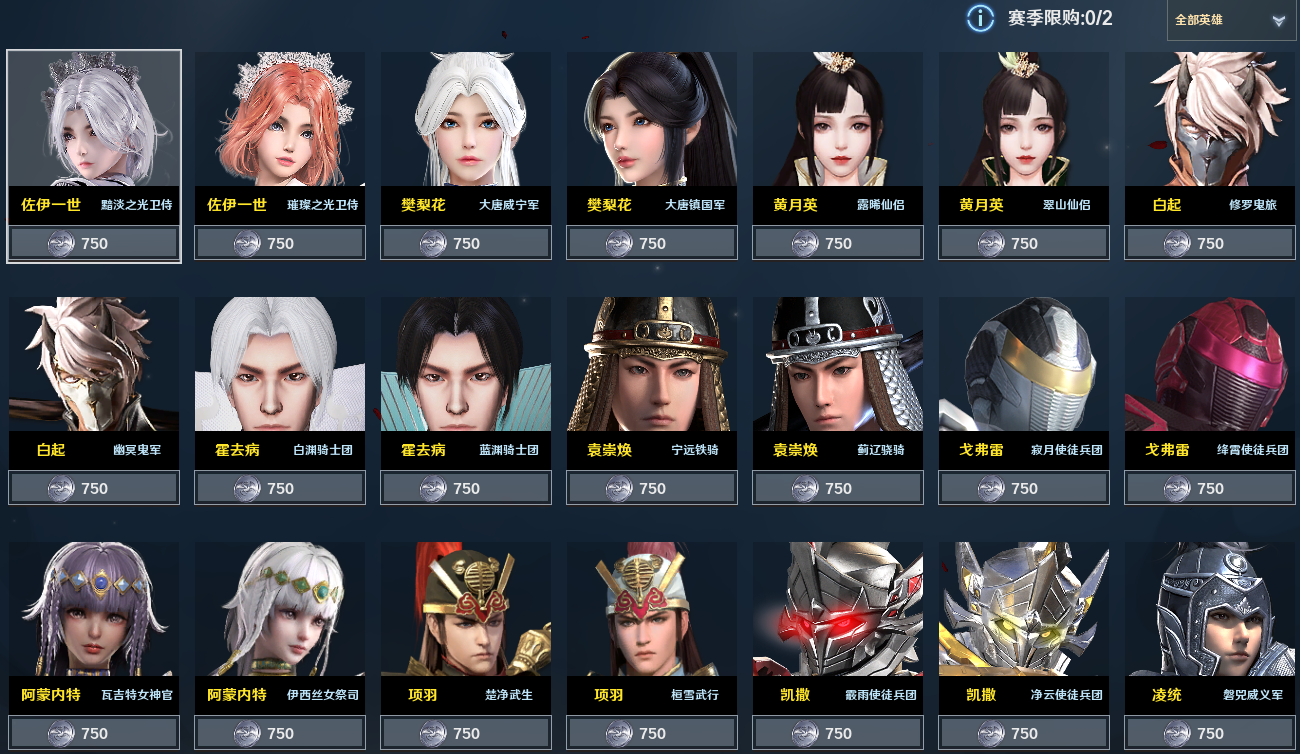Choose the 白起 幽冥鬼军 skin portrait
The height and width of the screenshot is (754, 1300).
click(x=94, y=365)
